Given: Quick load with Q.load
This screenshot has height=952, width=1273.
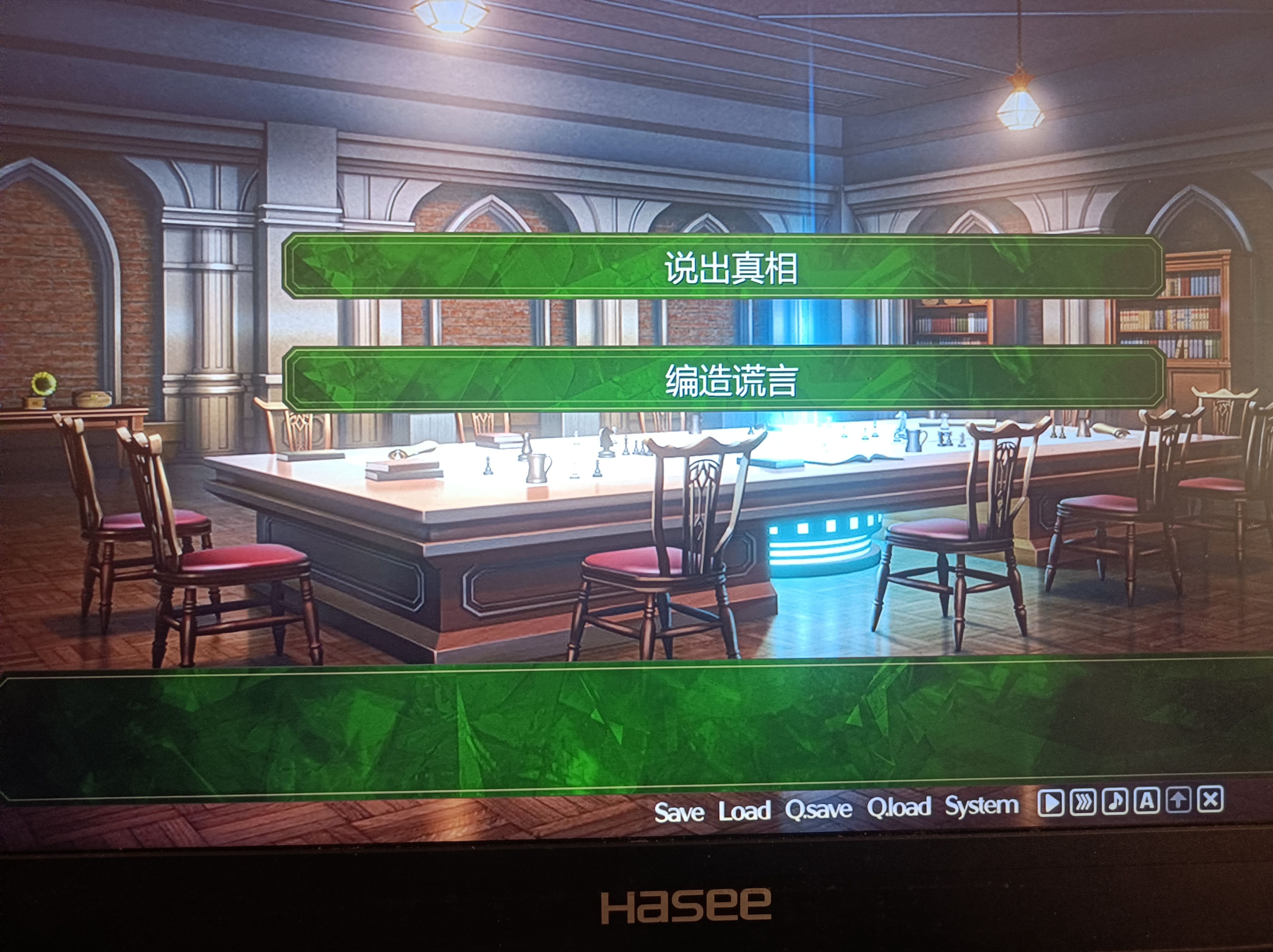Looking at the screenshot, I should [899, 807].
